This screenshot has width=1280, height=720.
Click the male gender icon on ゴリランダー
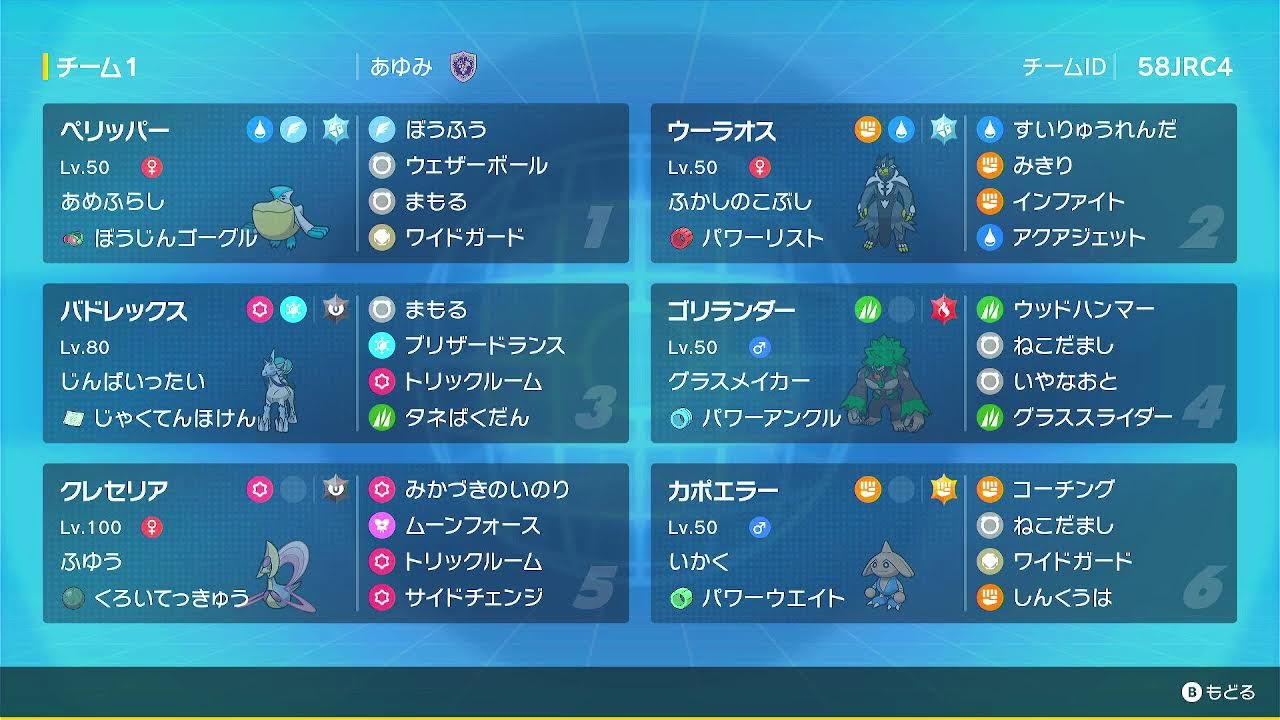tap(758, 347)
